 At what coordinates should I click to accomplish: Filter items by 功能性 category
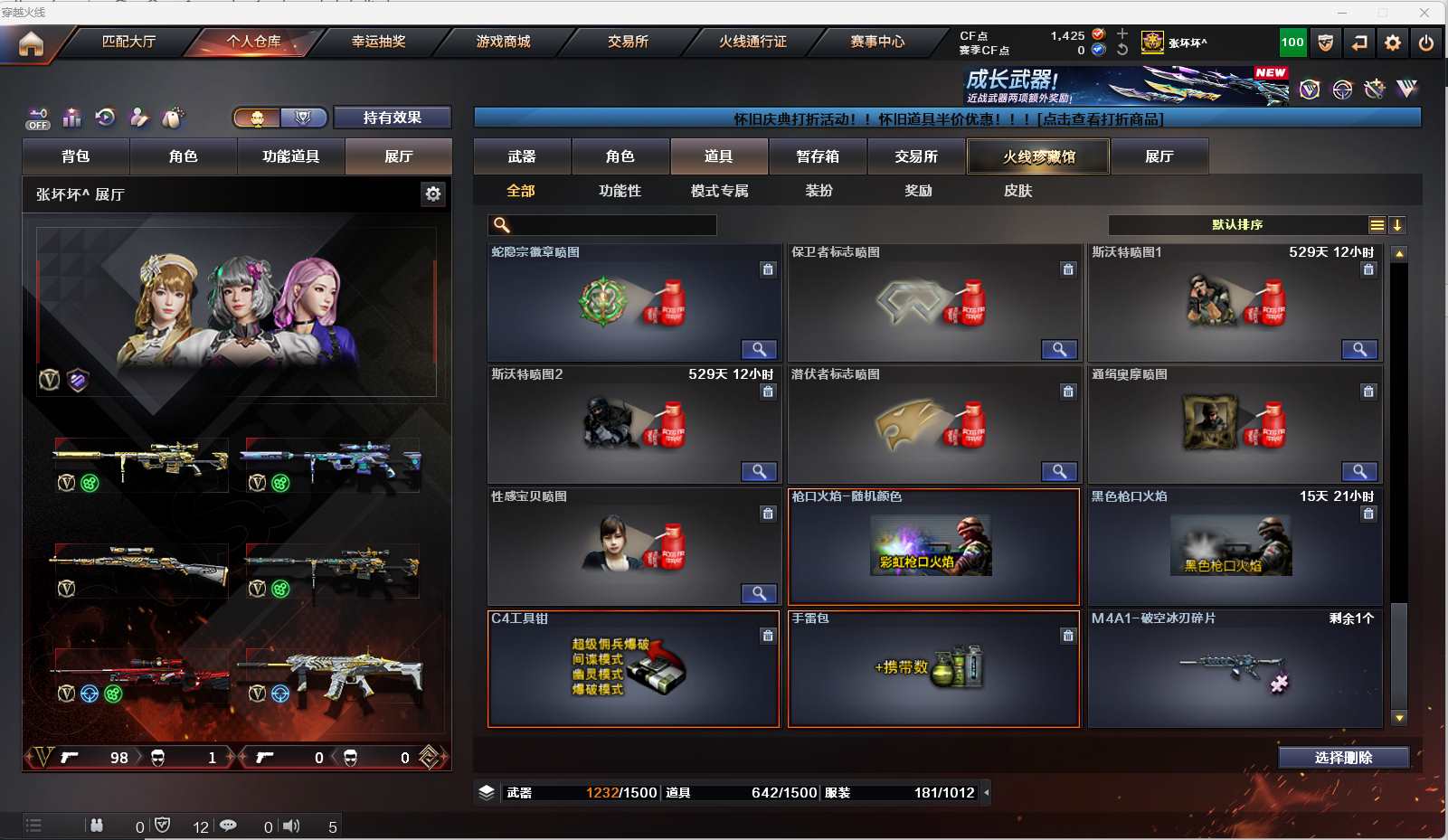[620, 191]
